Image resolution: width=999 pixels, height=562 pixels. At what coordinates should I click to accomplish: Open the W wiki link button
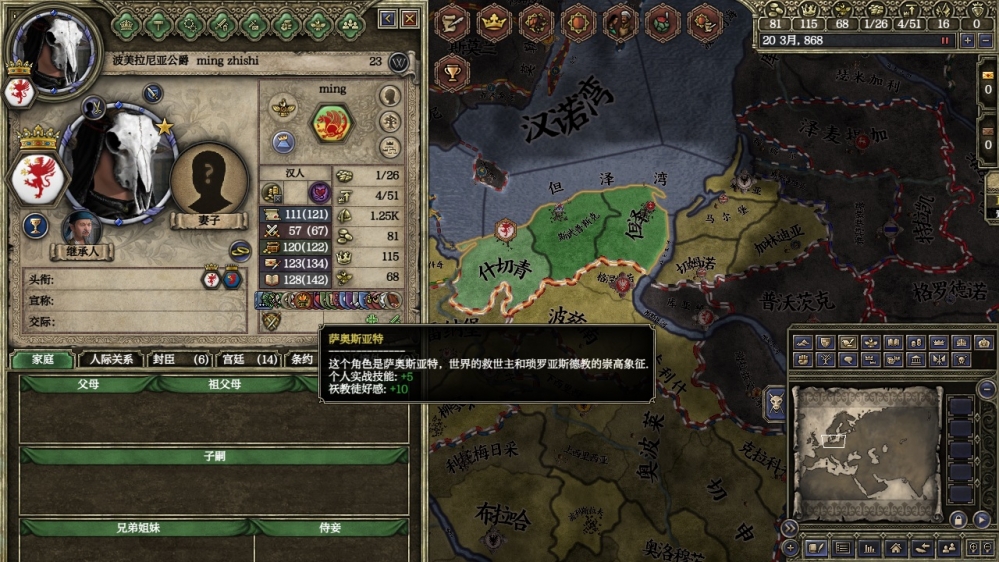click(x=399, y=61)
